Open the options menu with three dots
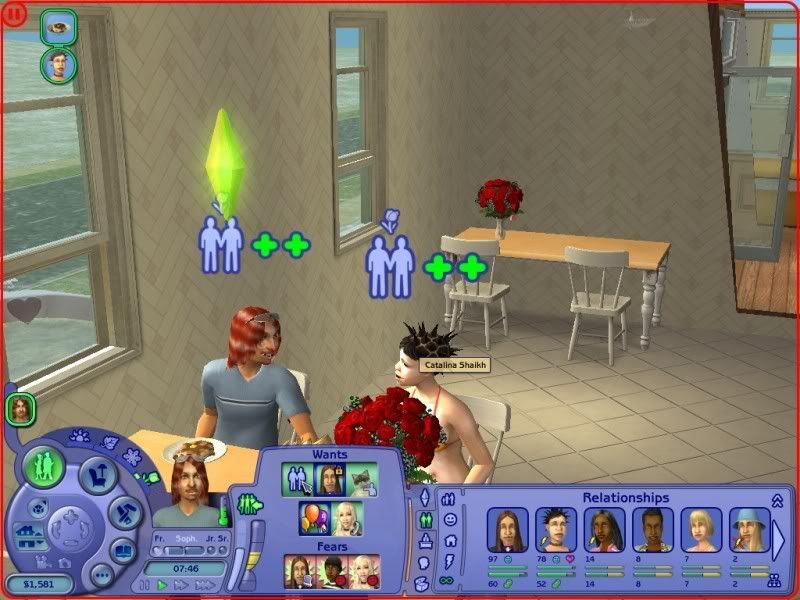Viewport: 800px width, 600px height. pyautogui.click(x=101, y=575)
